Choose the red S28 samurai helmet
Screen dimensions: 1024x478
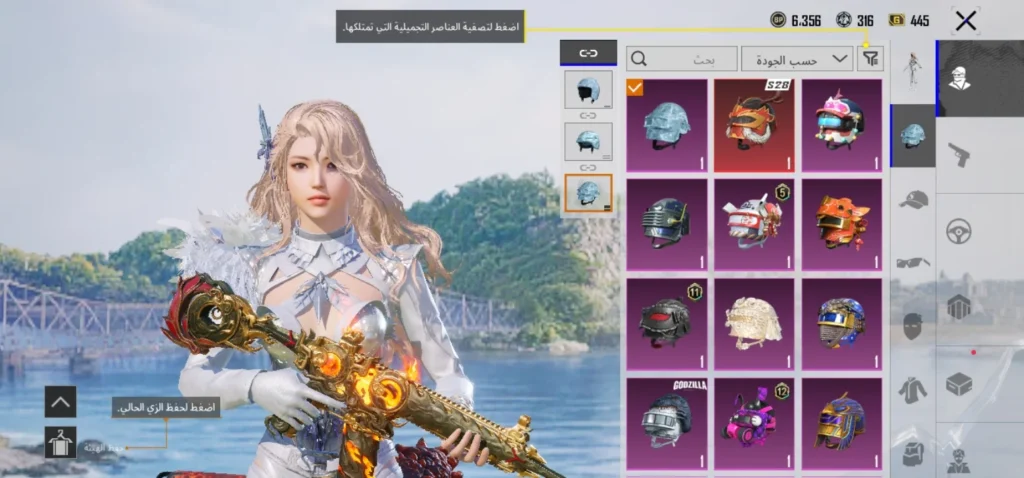point(754,126)
